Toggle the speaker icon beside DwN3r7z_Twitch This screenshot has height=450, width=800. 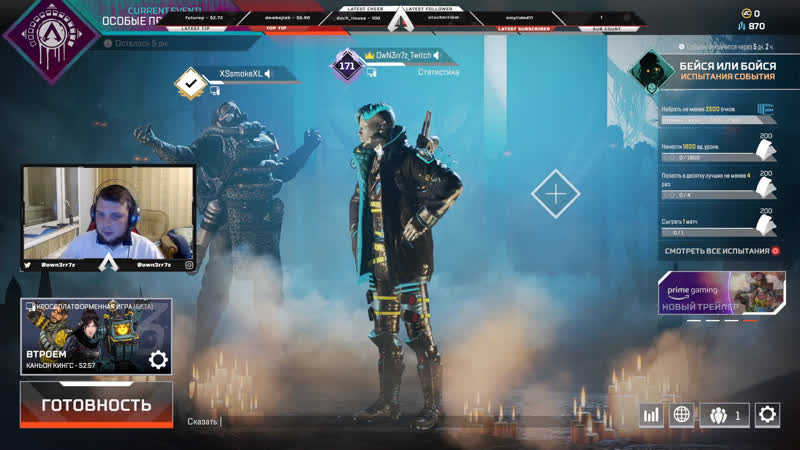pyautogui.click(x=438, y=56)
